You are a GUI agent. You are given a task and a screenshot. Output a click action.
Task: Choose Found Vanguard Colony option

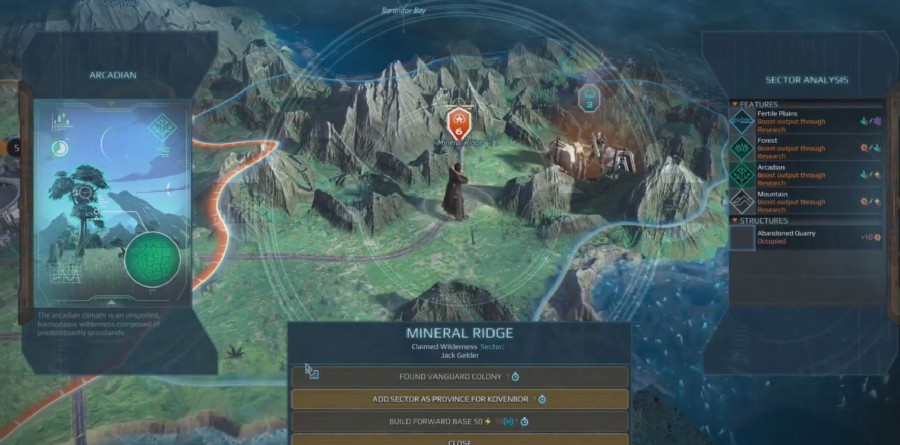460,377
